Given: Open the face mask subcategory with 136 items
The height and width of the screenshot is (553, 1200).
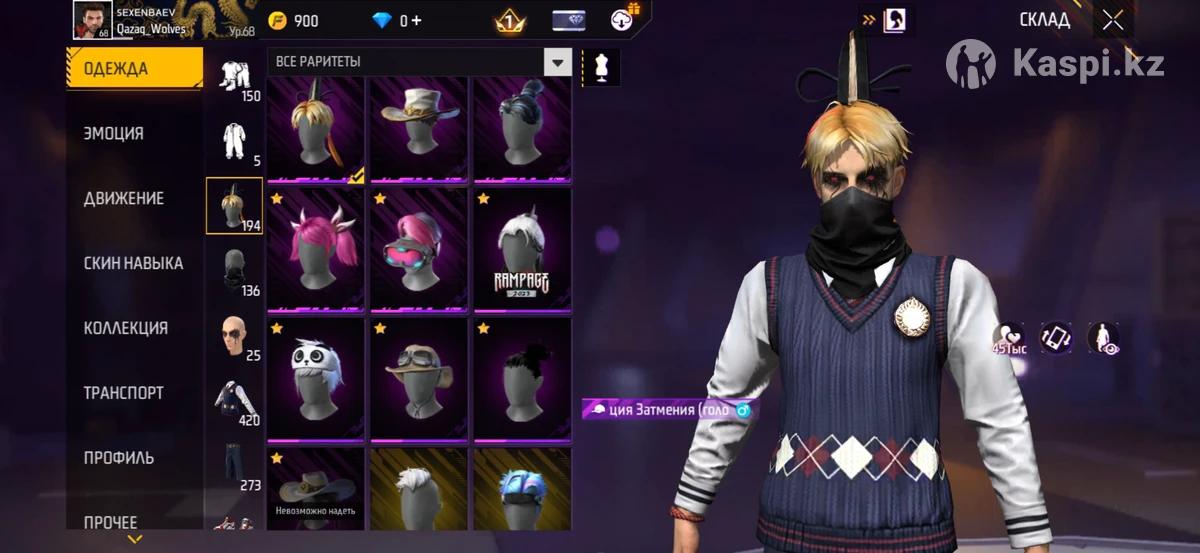Looking at the screenshot, I should 235,271.
